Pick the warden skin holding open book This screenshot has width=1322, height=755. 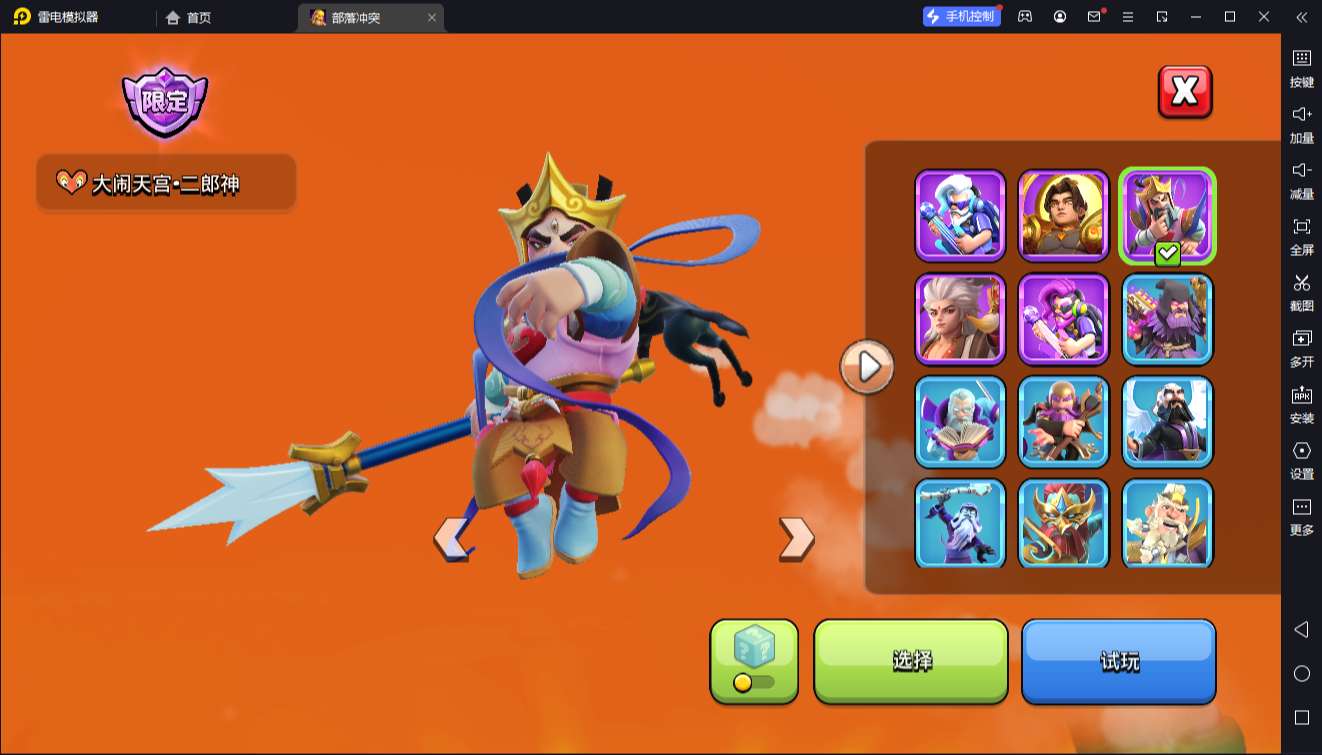click(960, 422)
